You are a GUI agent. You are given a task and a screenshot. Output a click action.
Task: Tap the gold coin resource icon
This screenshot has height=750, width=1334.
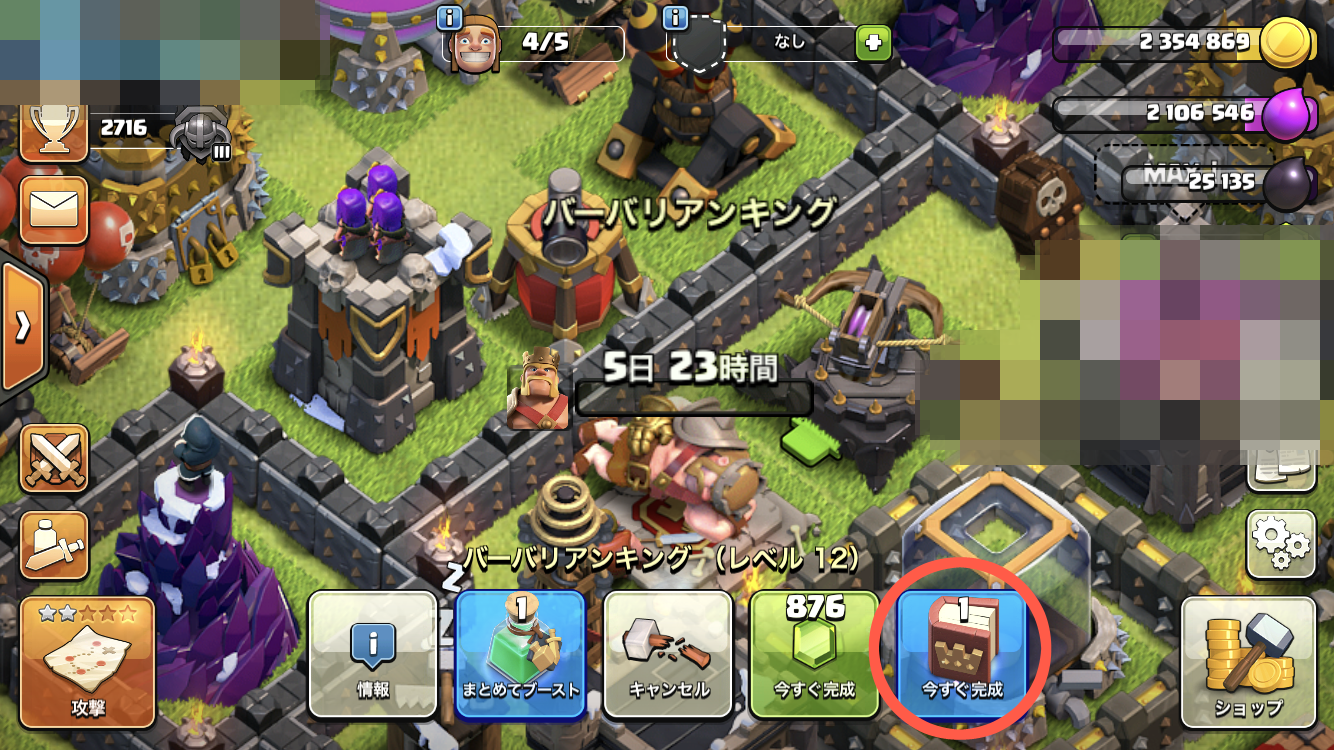(x=1284, y=43)
